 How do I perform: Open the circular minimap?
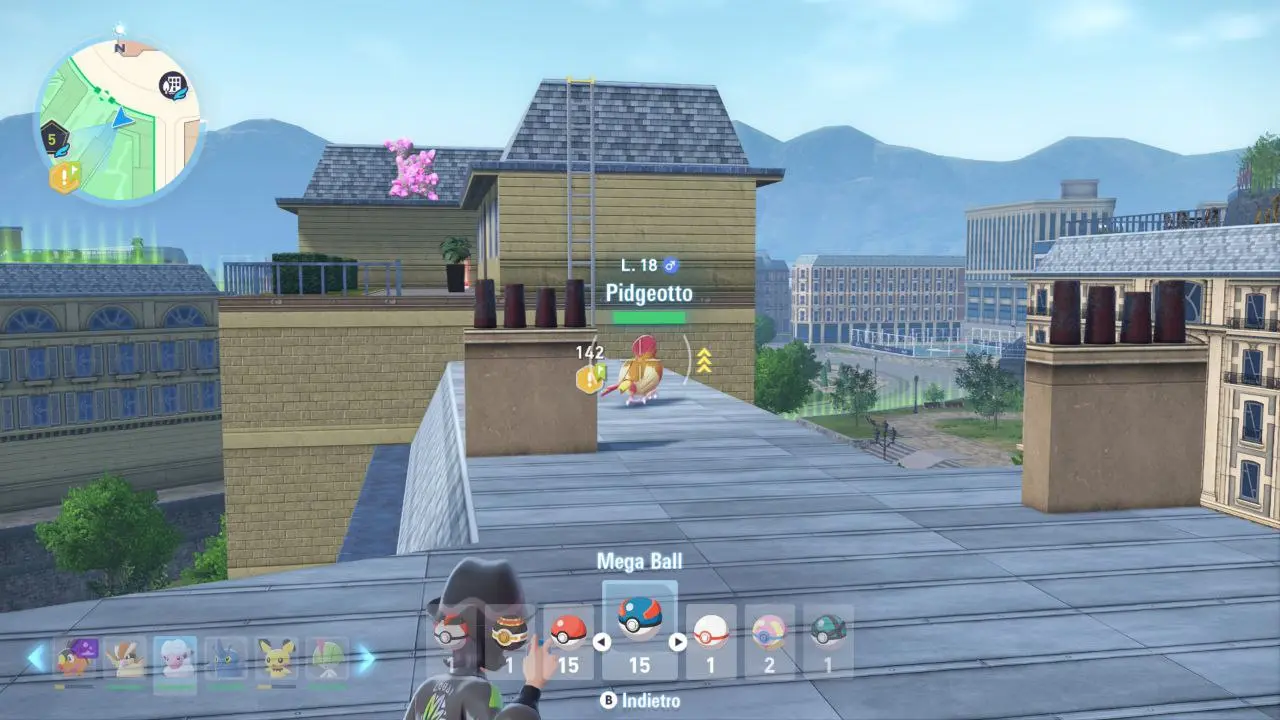click(x=118, y=118)
